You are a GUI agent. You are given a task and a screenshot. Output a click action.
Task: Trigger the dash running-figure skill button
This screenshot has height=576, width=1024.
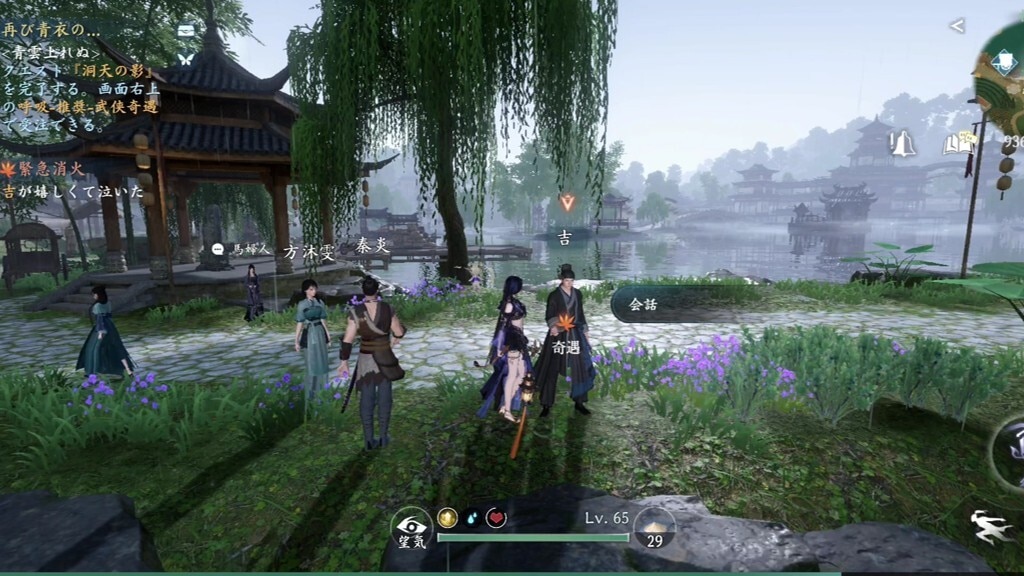[x=994, y=527]
